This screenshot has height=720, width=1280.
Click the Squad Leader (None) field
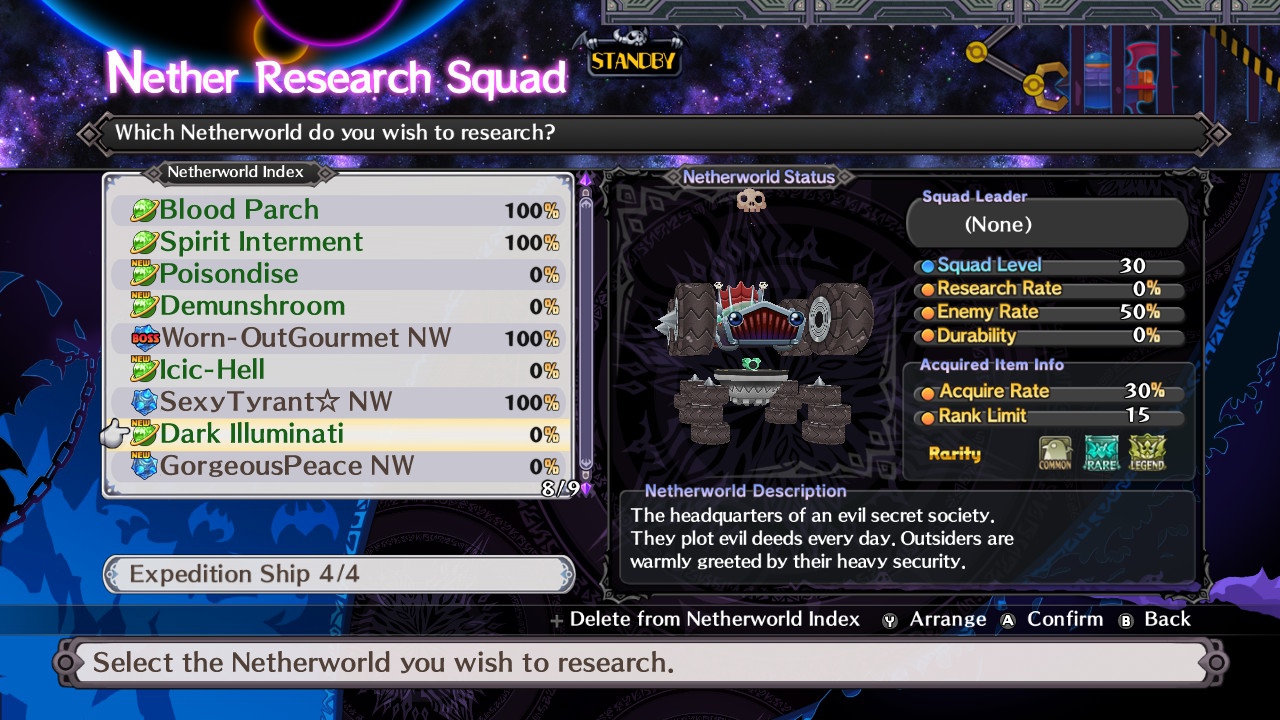click(x=1047, y=224)
